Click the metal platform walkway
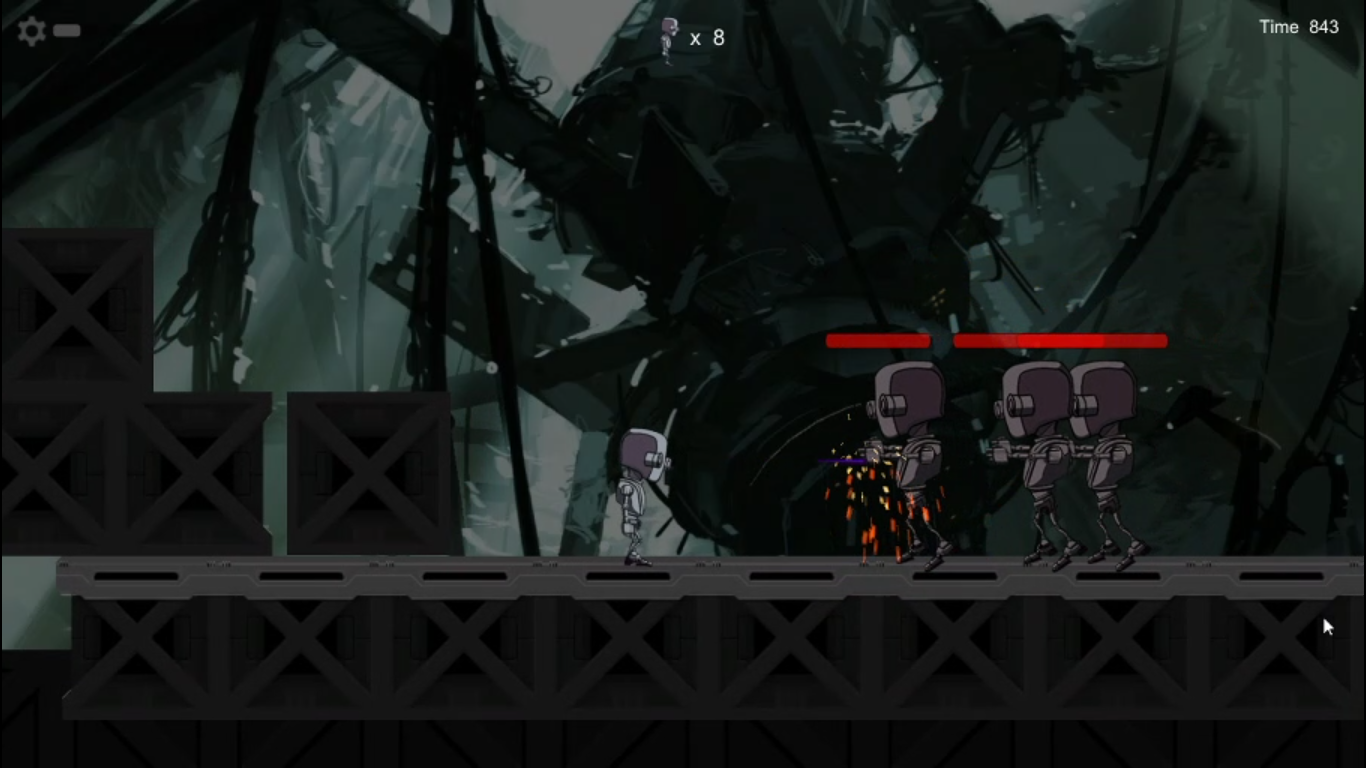The image size is (1366, 768). (400, 575)
